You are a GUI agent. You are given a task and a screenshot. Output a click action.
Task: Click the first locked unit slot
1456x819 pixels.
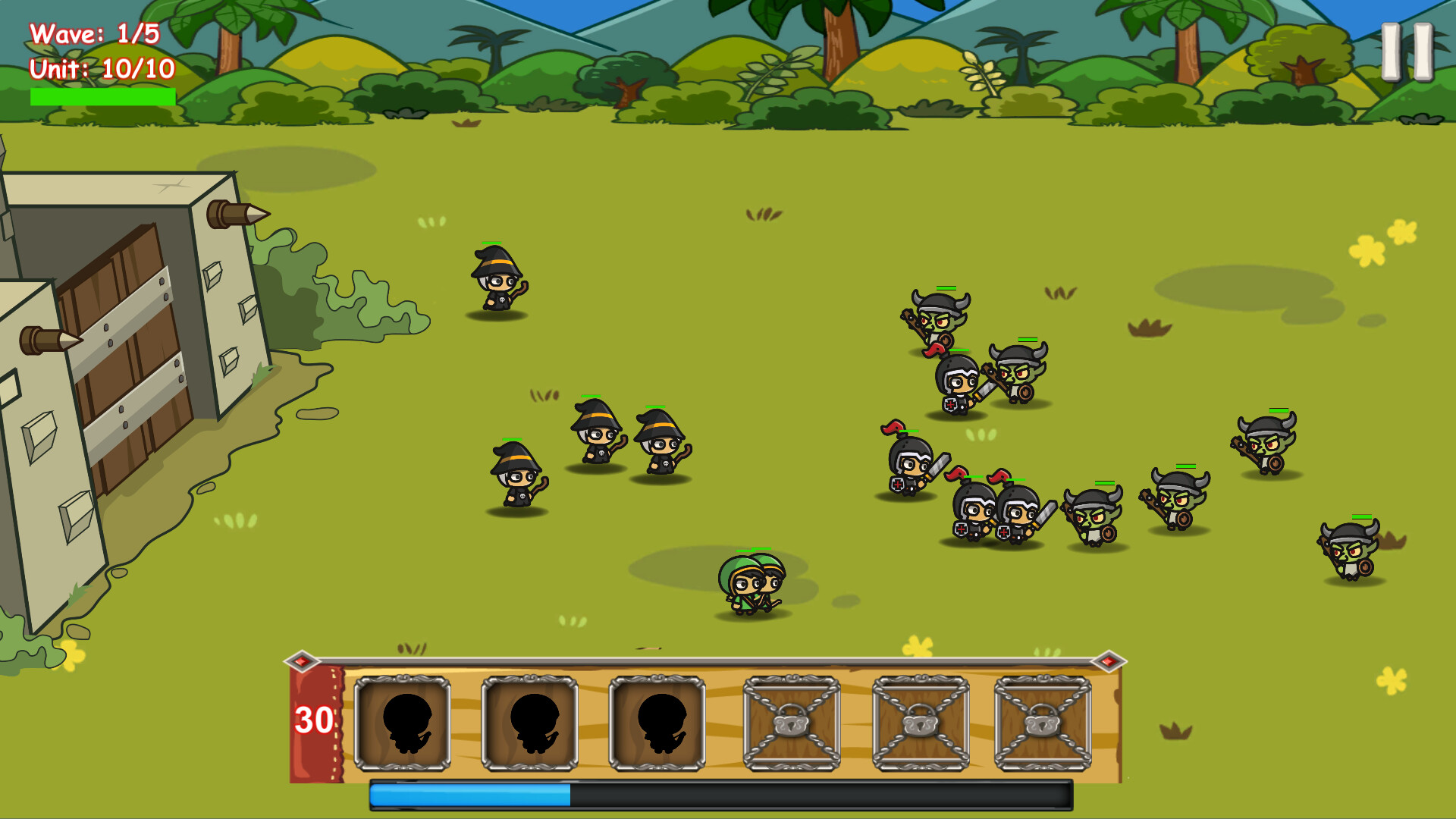[x=792, y=724]
